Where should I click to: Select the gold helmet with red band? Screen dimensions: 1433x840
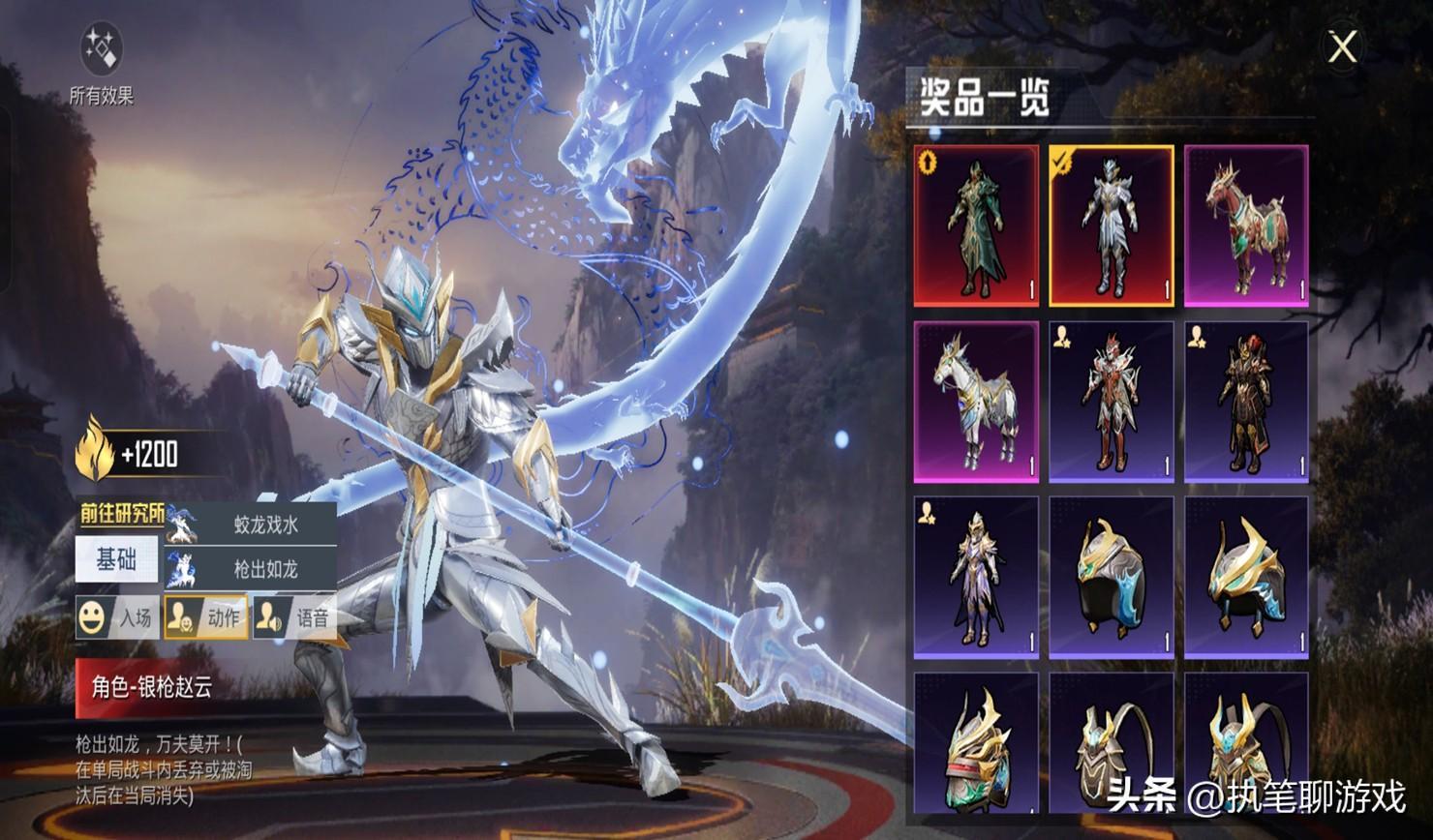(x=976, y=743)
